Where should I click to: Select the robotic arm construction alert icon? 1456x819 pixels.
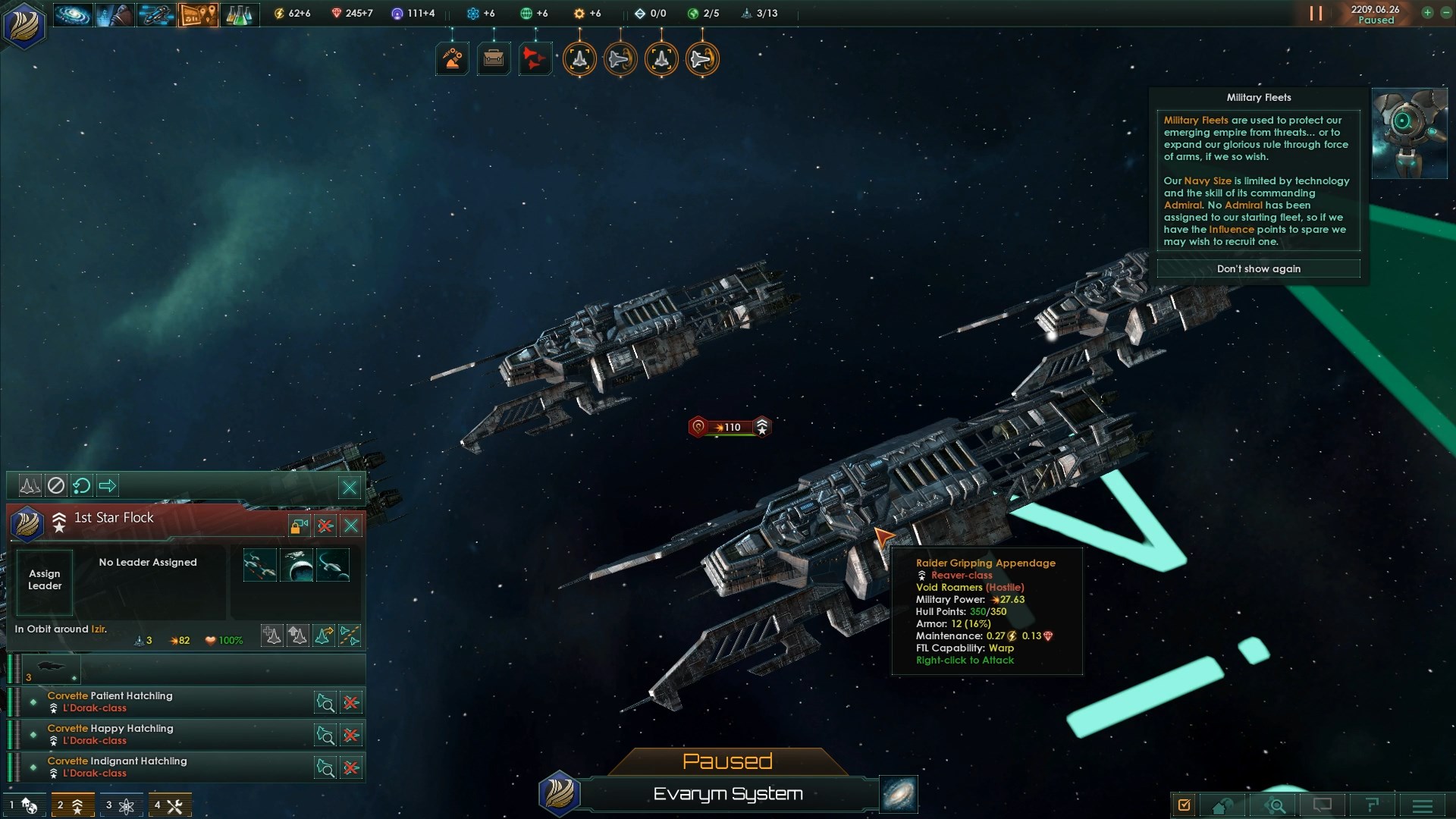(453, 58)
